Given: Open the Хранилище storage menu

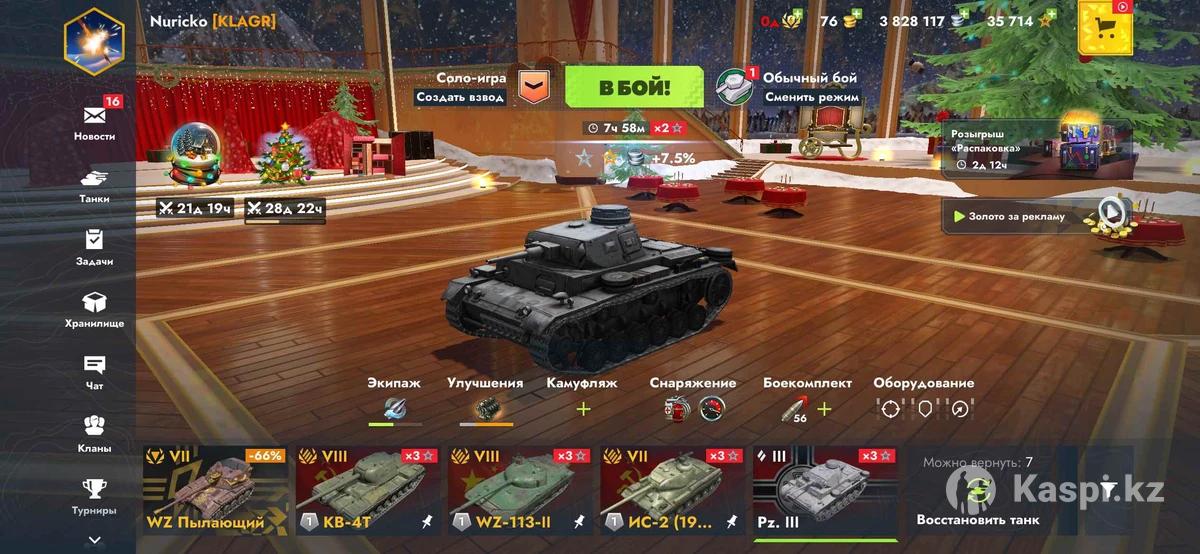Looking at the screenshot, I should pyautogui.click(x=94, y=309).
